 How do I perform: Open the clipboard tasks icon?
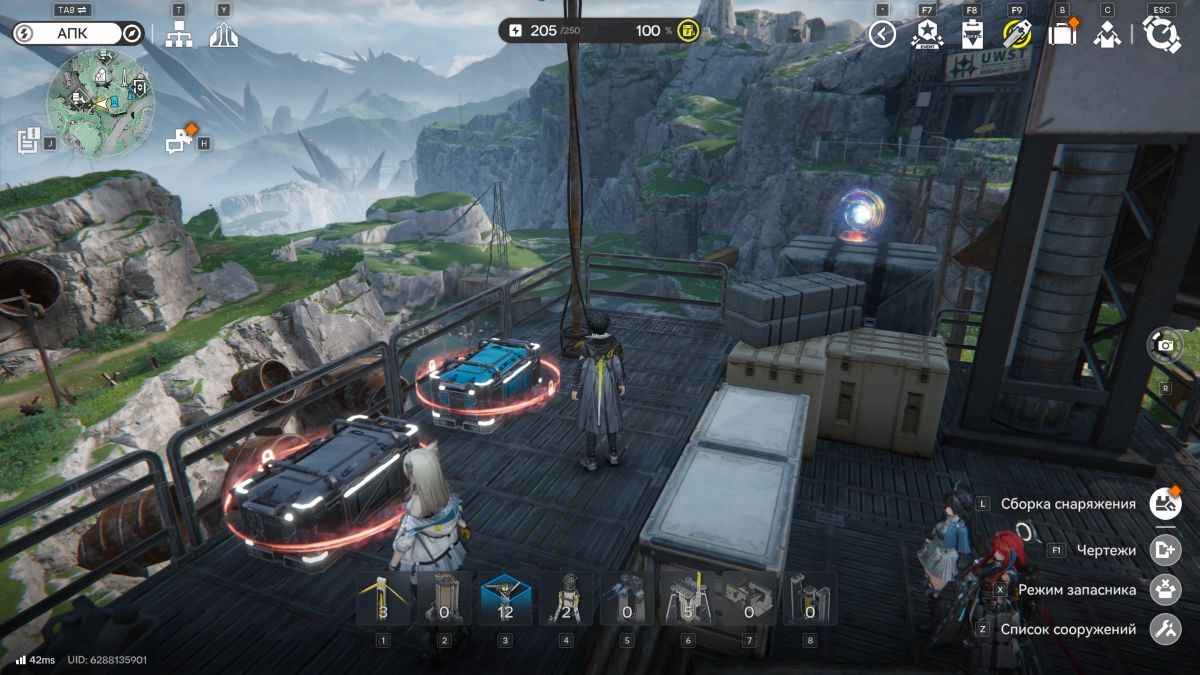[x=971, y=35]
